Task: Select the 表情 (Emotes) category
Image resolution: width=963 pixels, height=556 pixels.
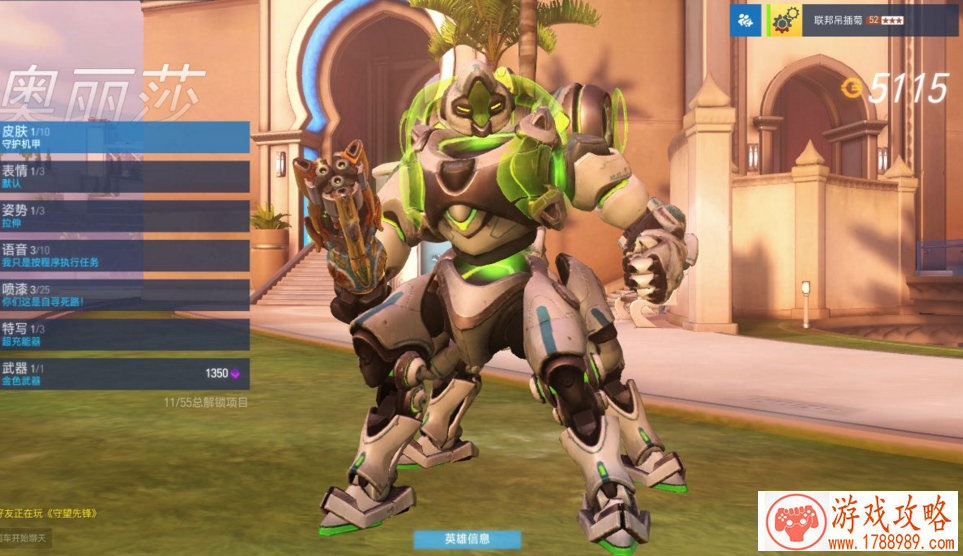Action: 124,177
